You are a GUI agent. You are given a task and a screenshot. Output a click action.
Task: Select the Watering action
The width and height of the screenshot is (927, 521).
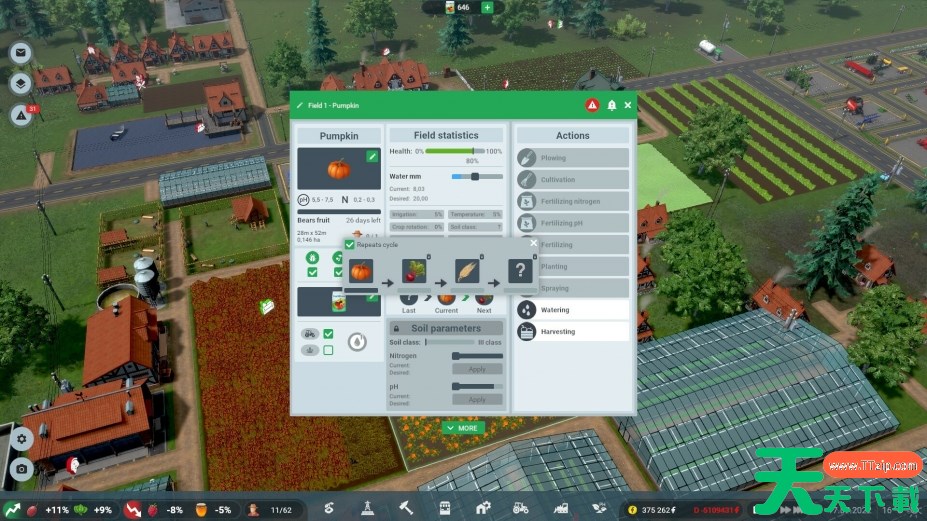(x=573, y=310)
